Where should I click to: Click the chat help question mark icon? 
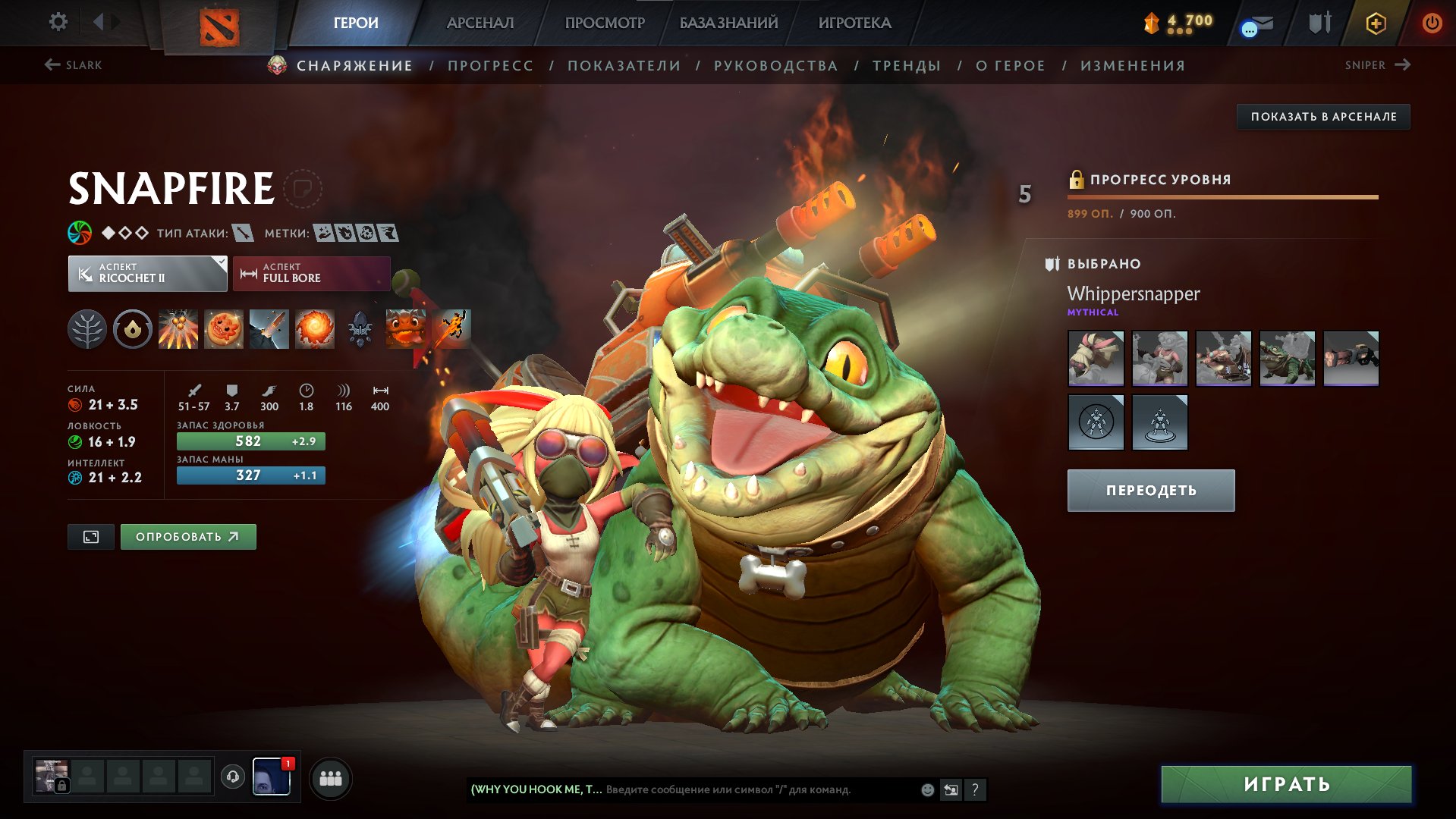(975, 789)
